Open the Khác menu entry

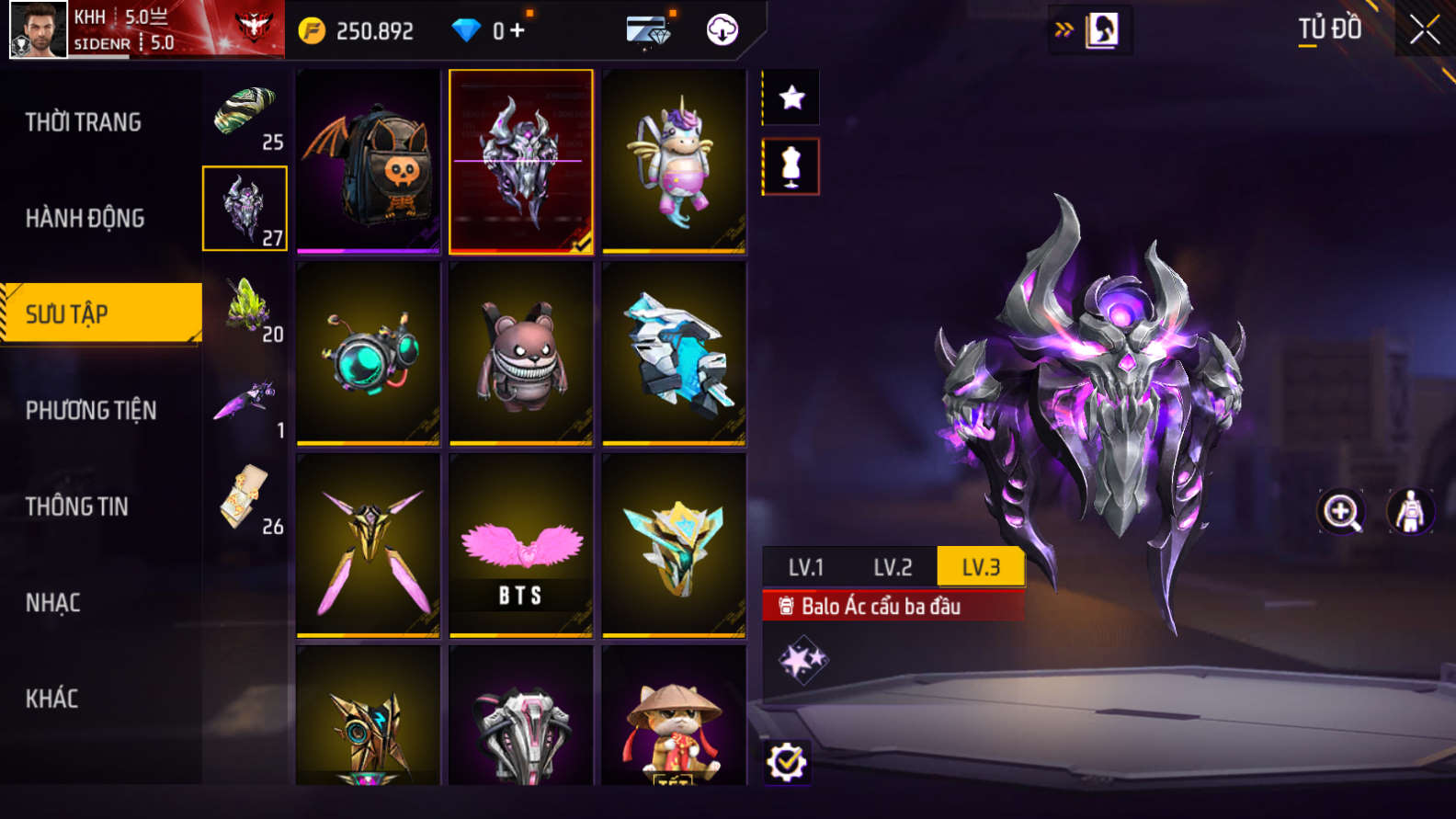(51, 699)
